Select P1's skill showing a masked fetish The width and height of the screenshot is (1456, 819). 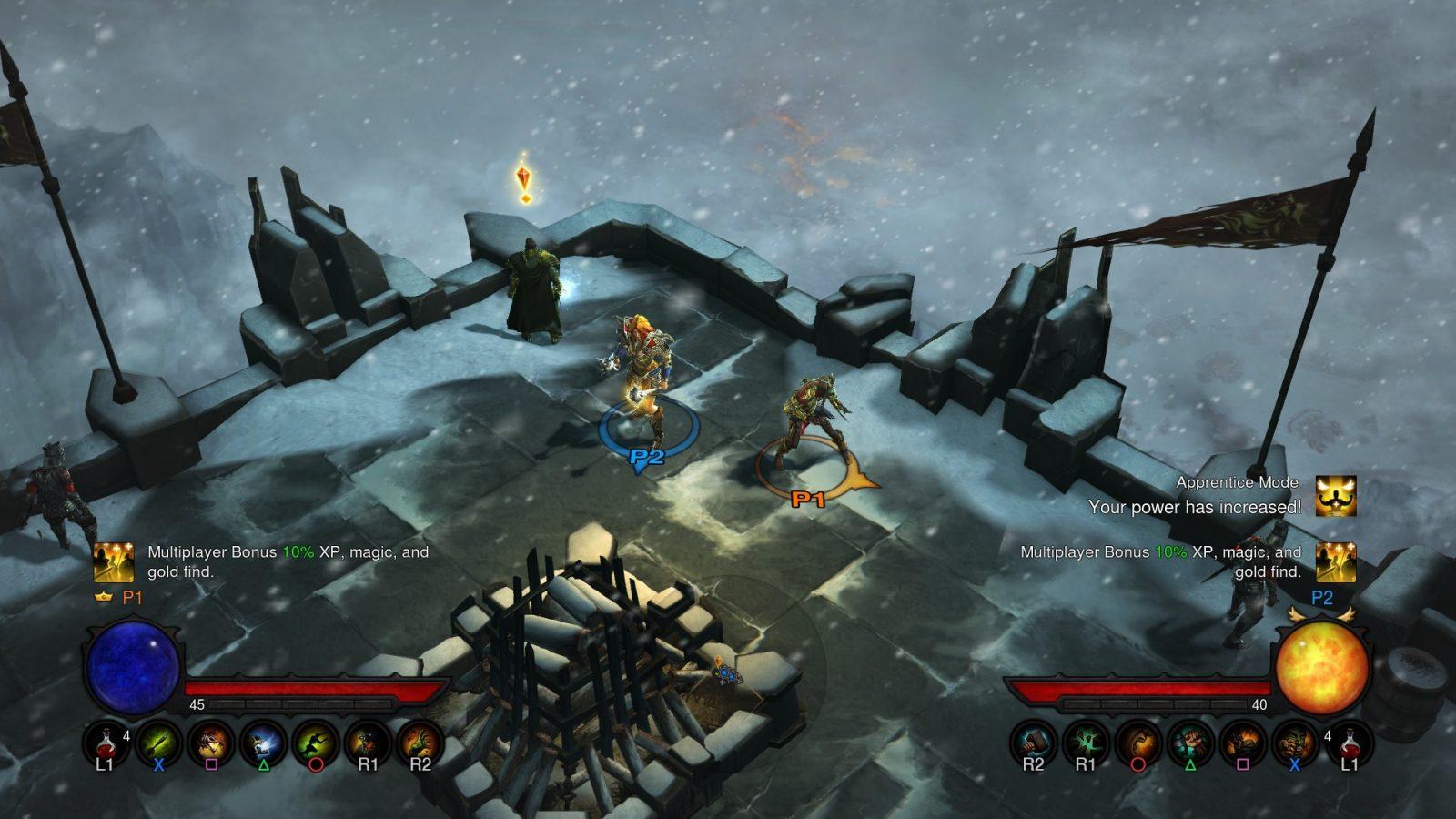[x=368, y=743]
